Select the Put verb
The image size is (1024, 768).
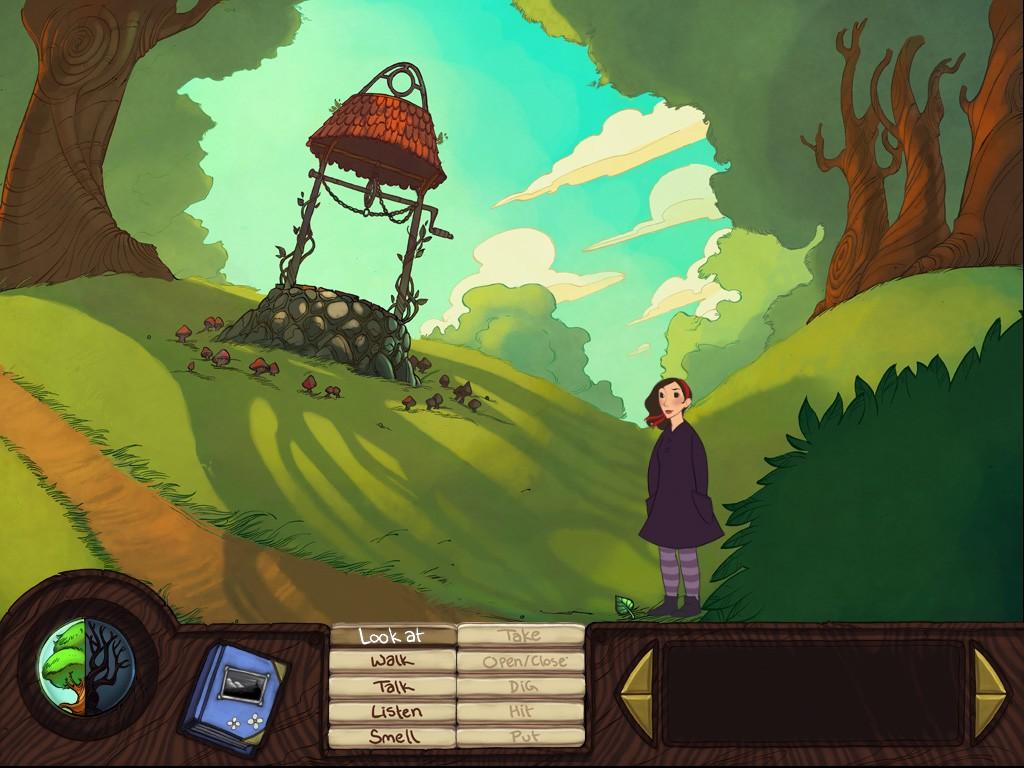520,737
